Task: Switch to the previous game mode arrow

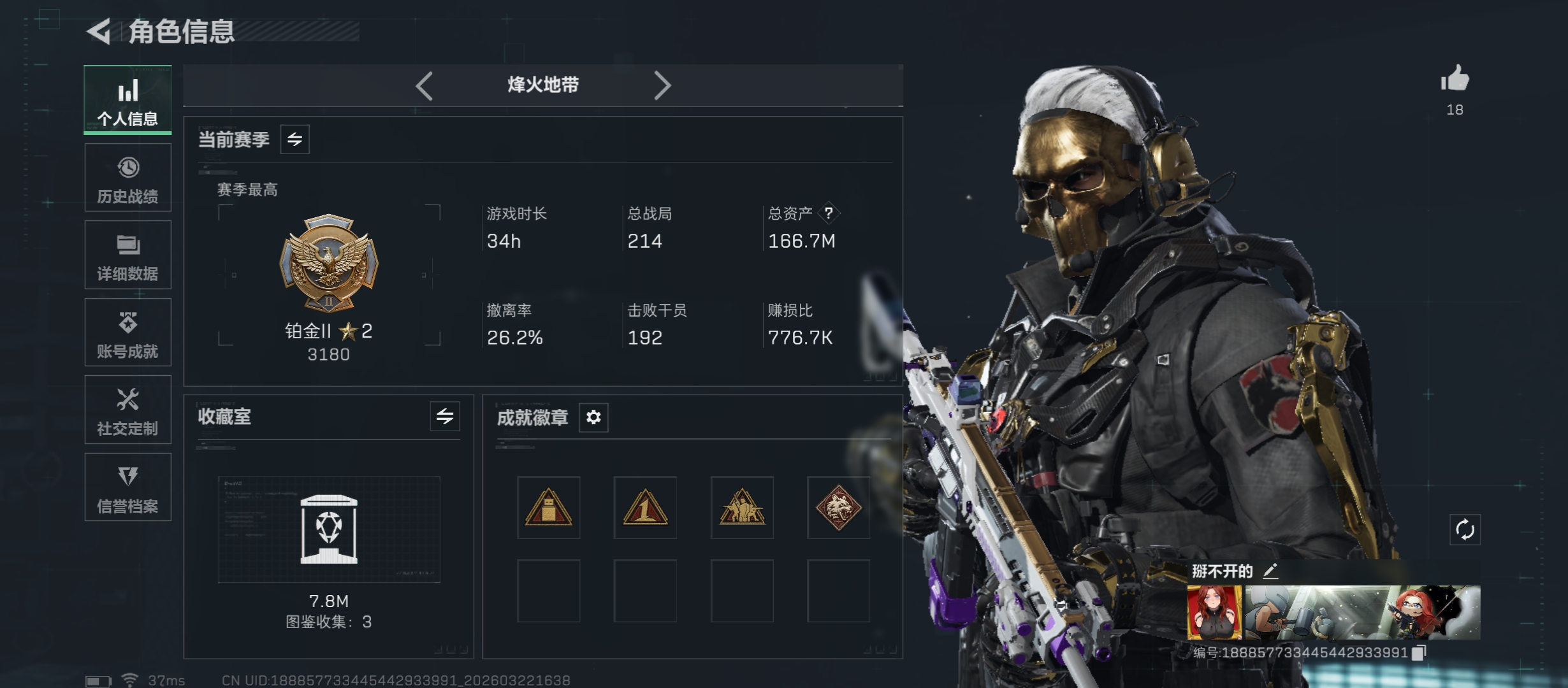Action: pyautogui.click(x=425, y=85)
